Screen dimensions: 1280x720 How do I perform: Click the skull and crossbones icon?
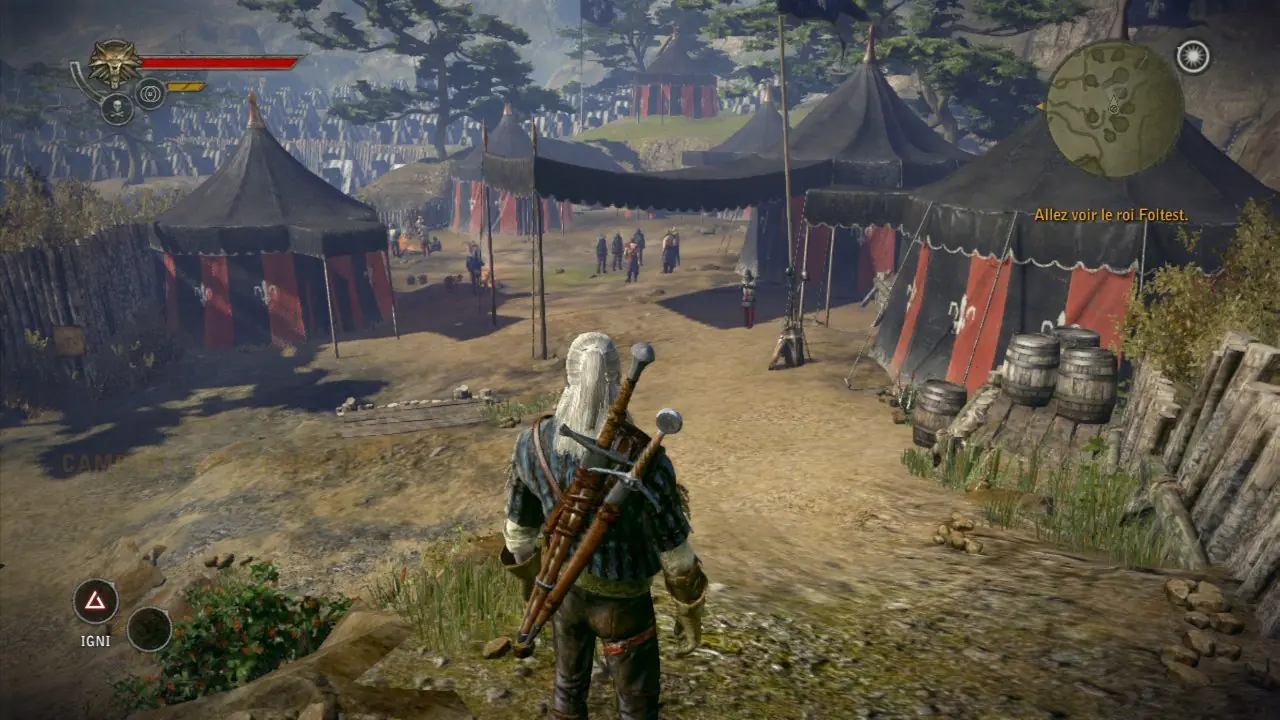117,109
